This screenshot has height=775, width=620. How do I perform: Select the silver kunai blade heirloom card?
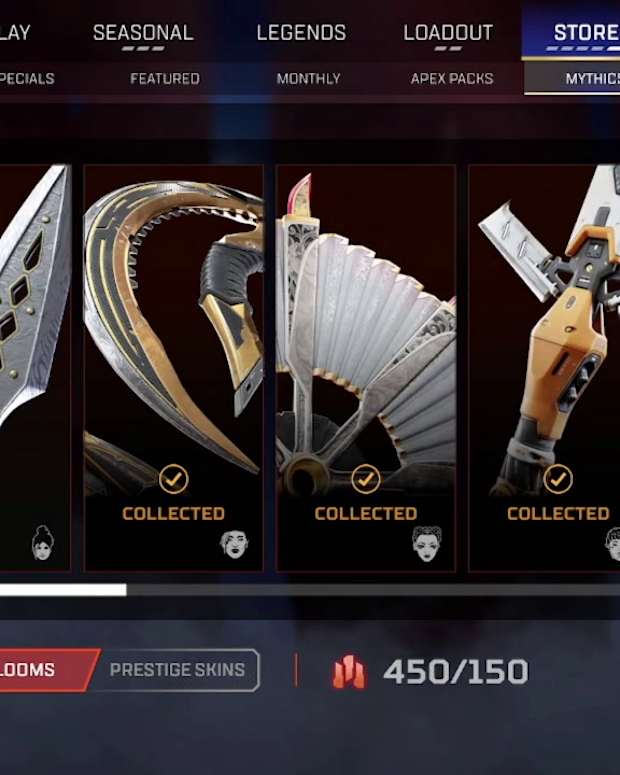[x=35, y=367]
